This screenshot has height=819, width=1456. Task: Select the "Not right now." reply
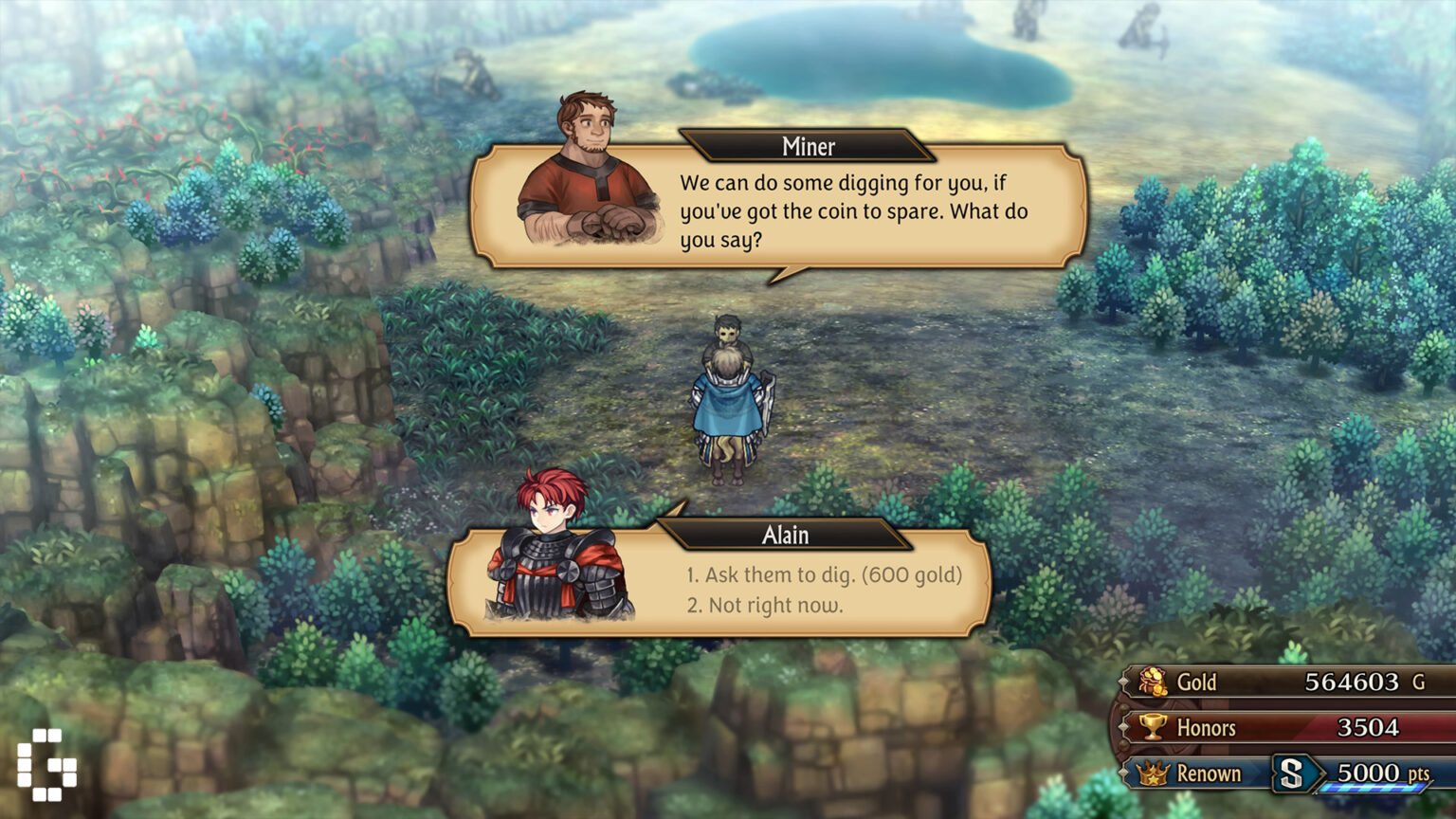(x=764, y=605)
